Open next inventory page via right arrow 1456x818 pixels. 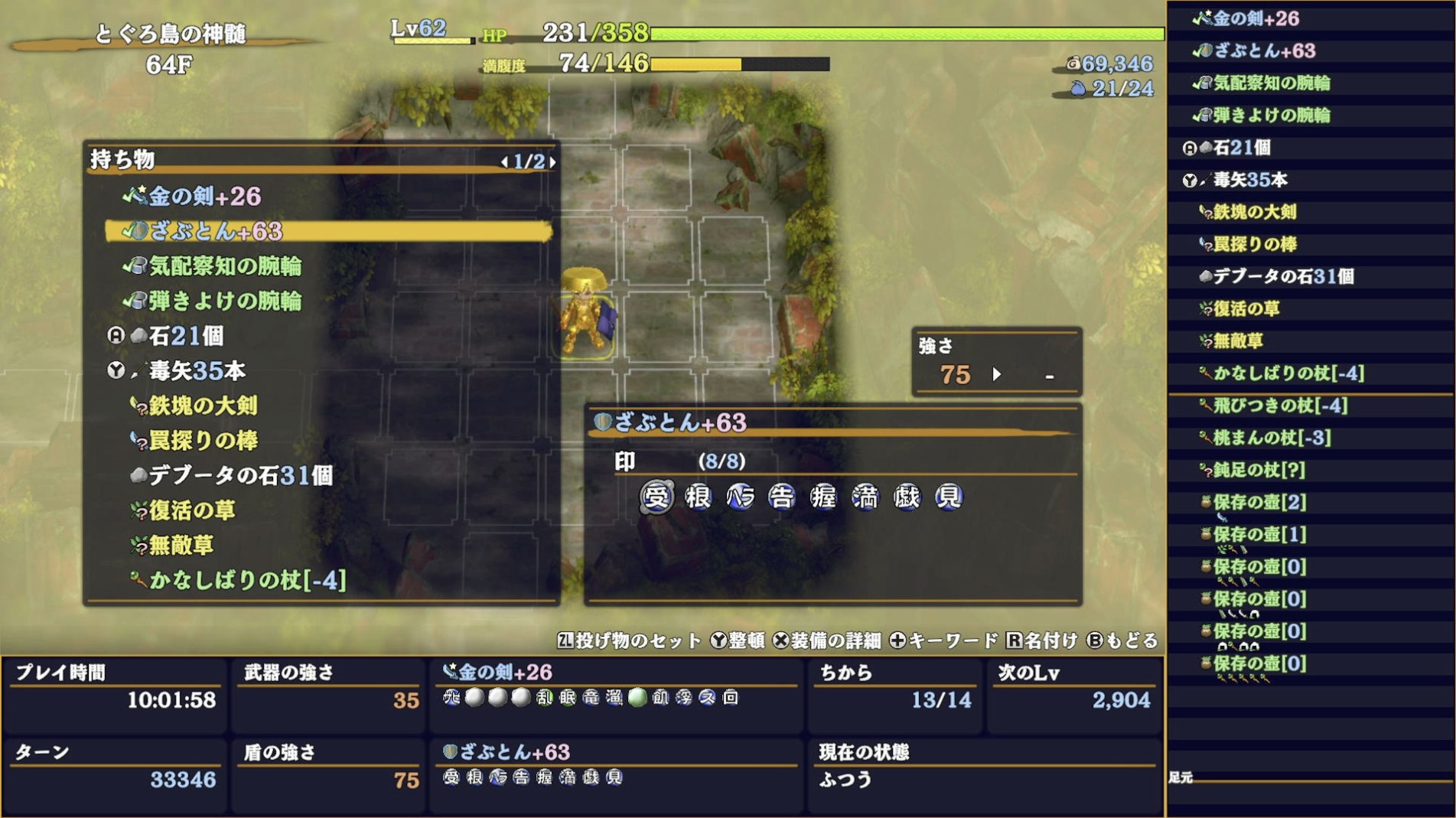(x=552, y=163)
